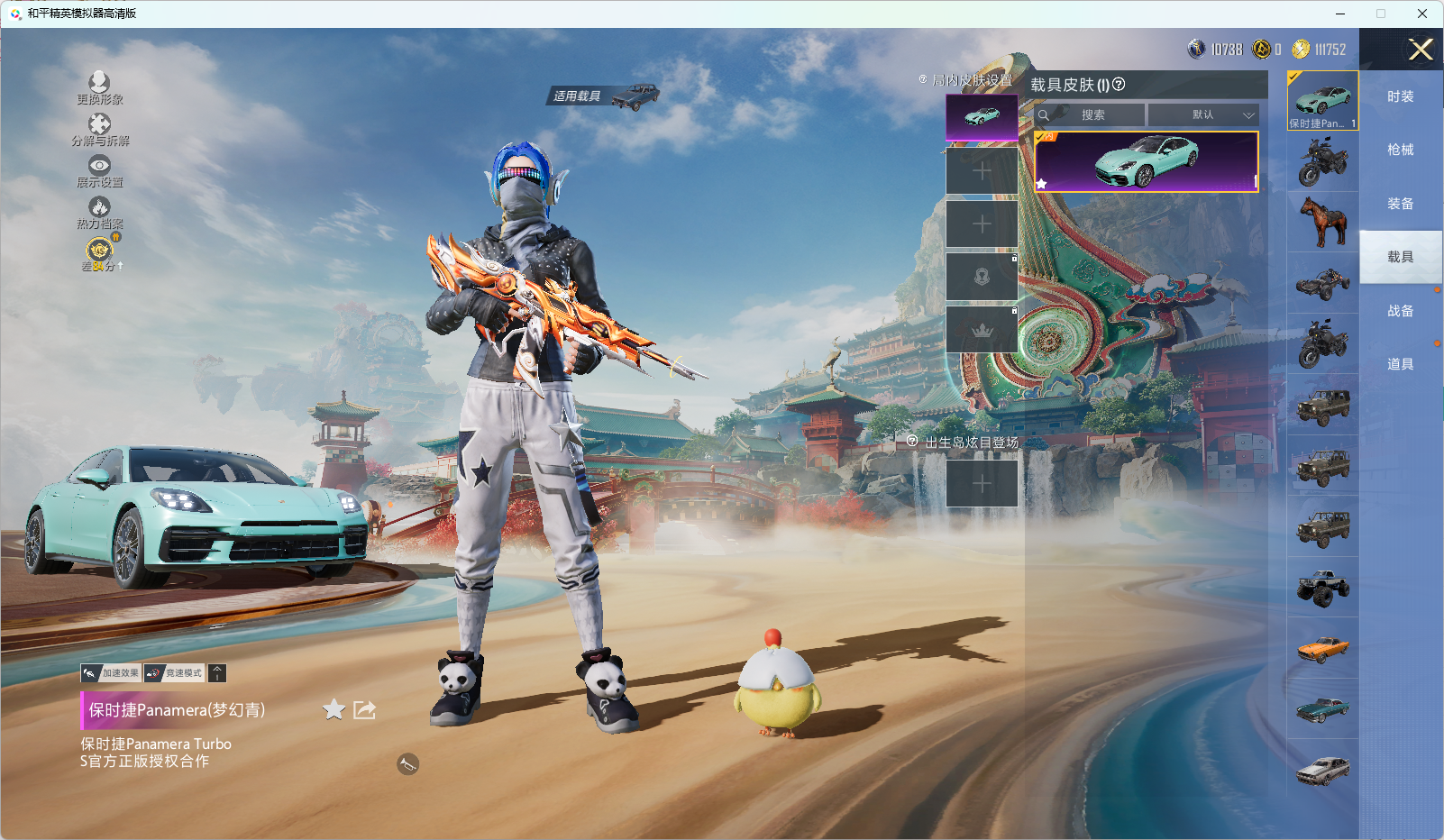The width and height of the screenshot is (1444, 840).
Task: Switch to the 时装 outfit tab
Action: 1400,96
